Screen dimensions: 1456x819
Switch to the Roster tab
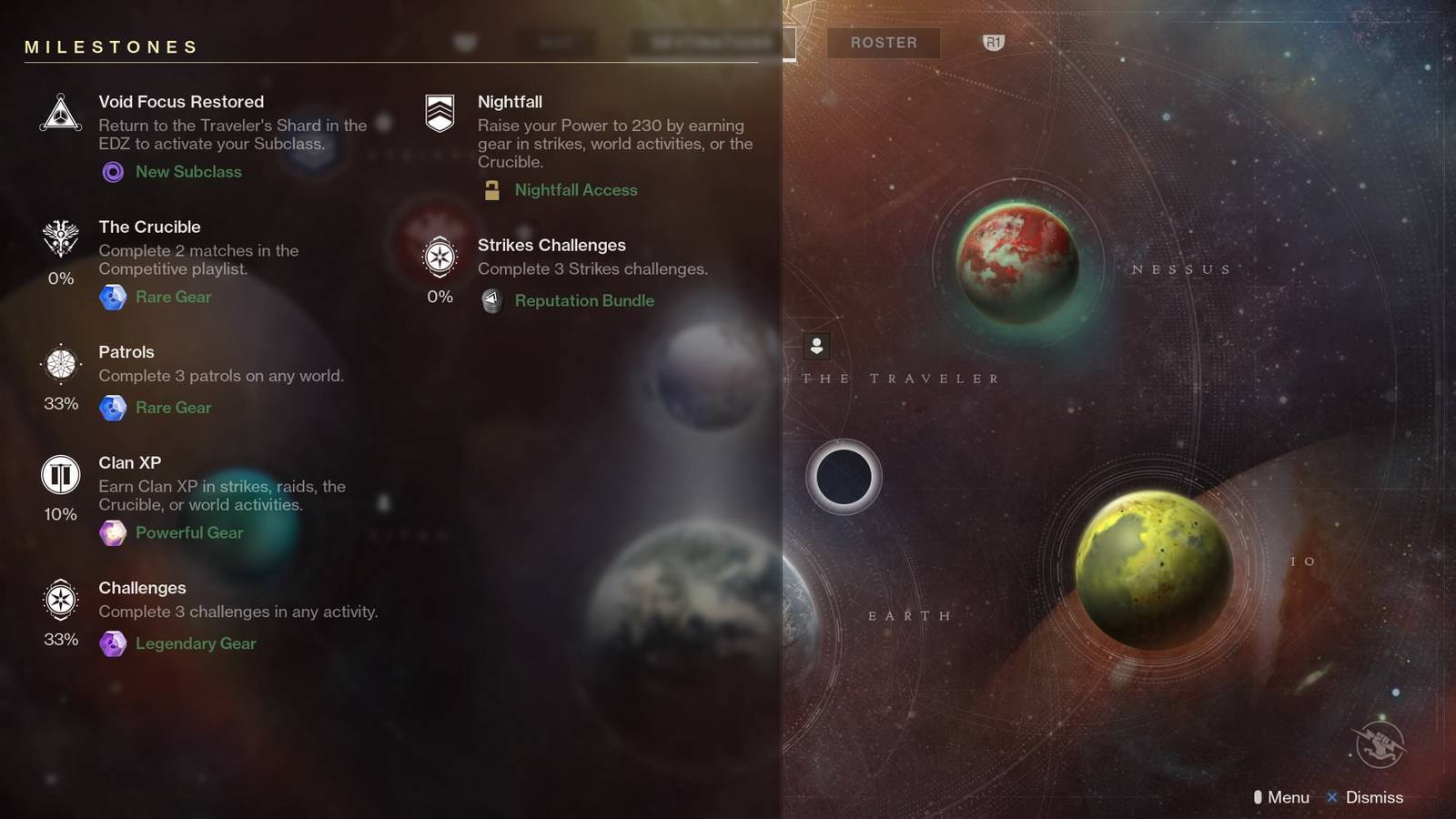tap(884, 43)
